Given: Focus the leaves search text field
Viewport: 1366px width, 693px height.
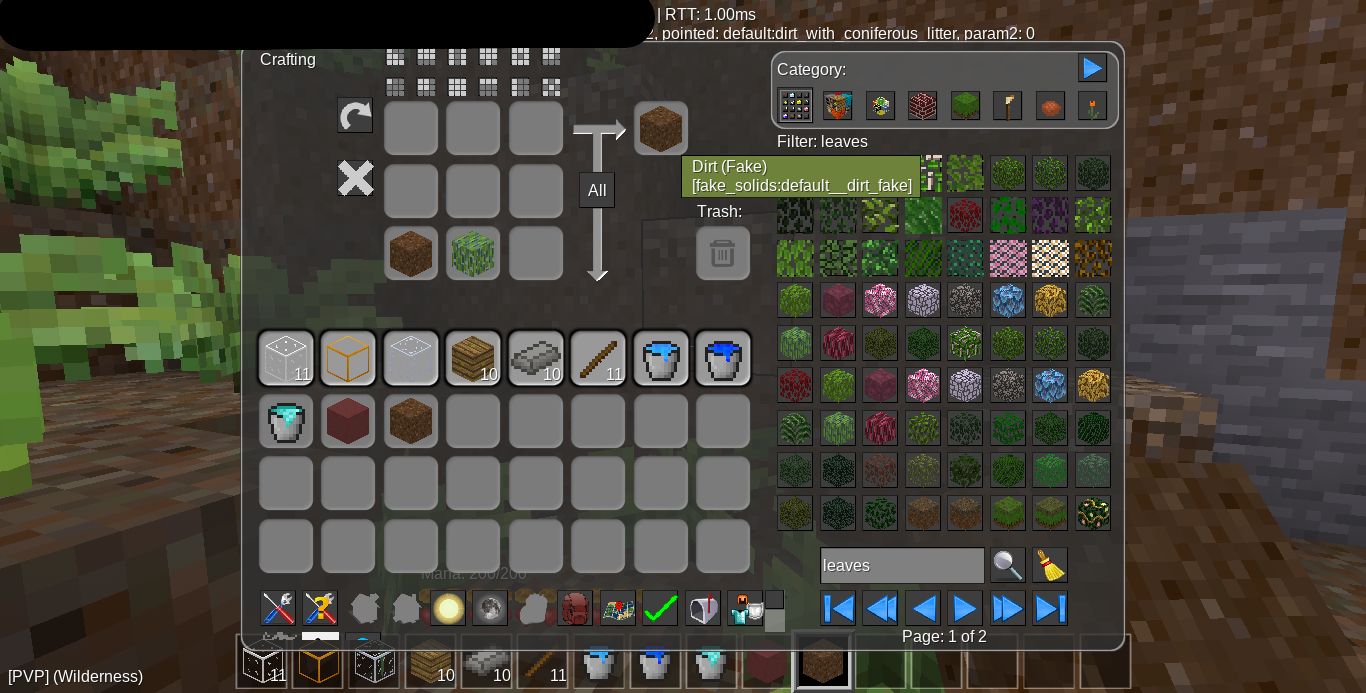Looking at the screenshot, I should click(901, 565).
